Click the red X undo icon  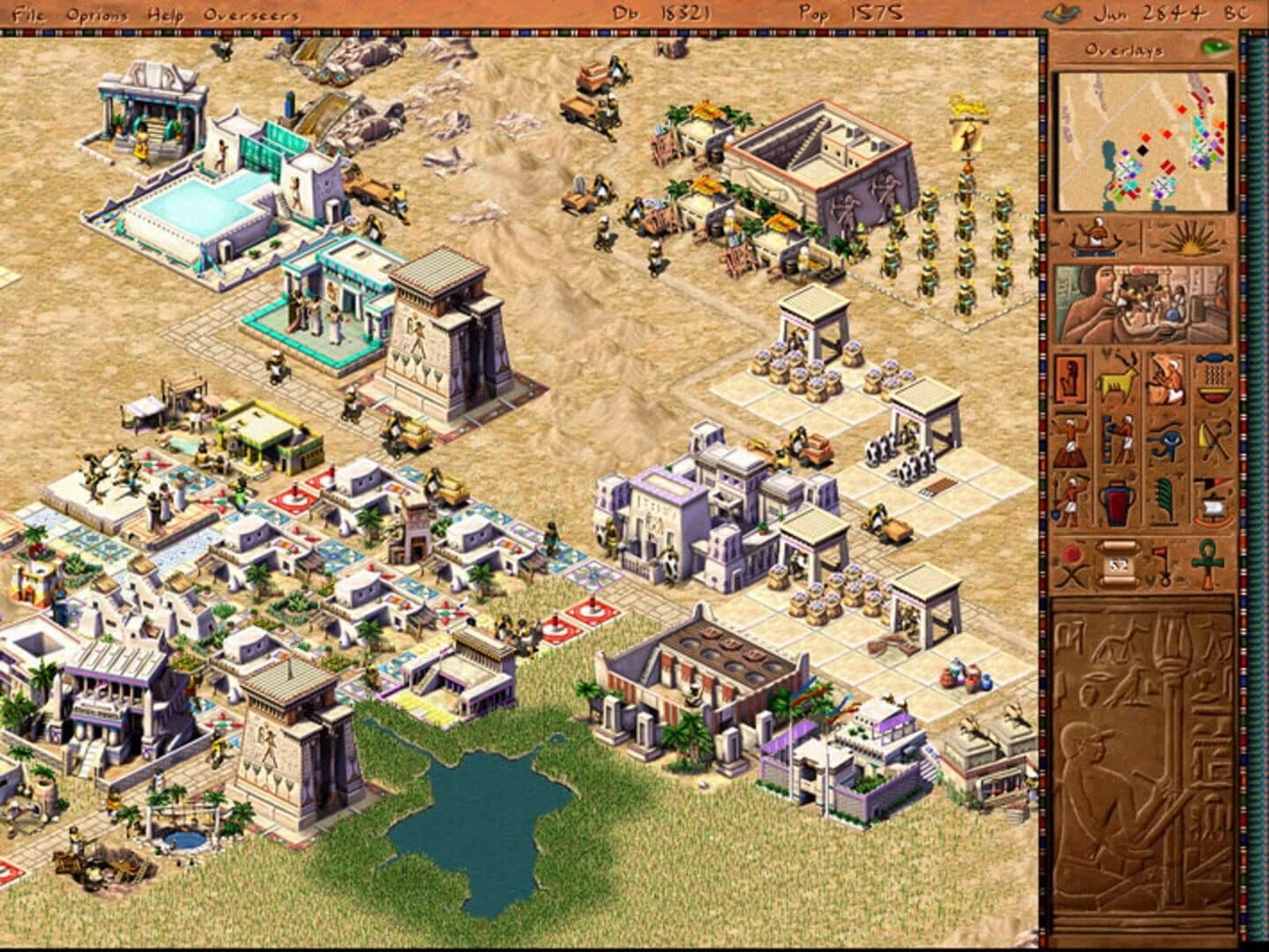[1071, 562]
